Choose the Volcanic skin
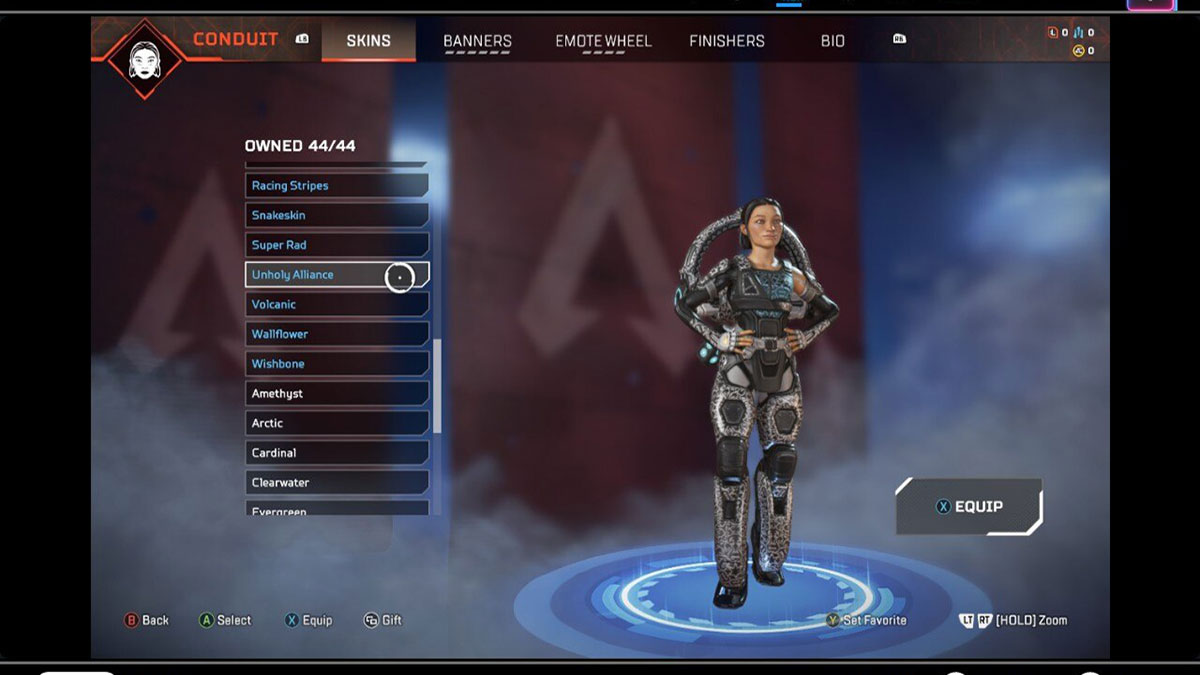The height and width of the screenshot is (675, 1200). pos(336,304)
